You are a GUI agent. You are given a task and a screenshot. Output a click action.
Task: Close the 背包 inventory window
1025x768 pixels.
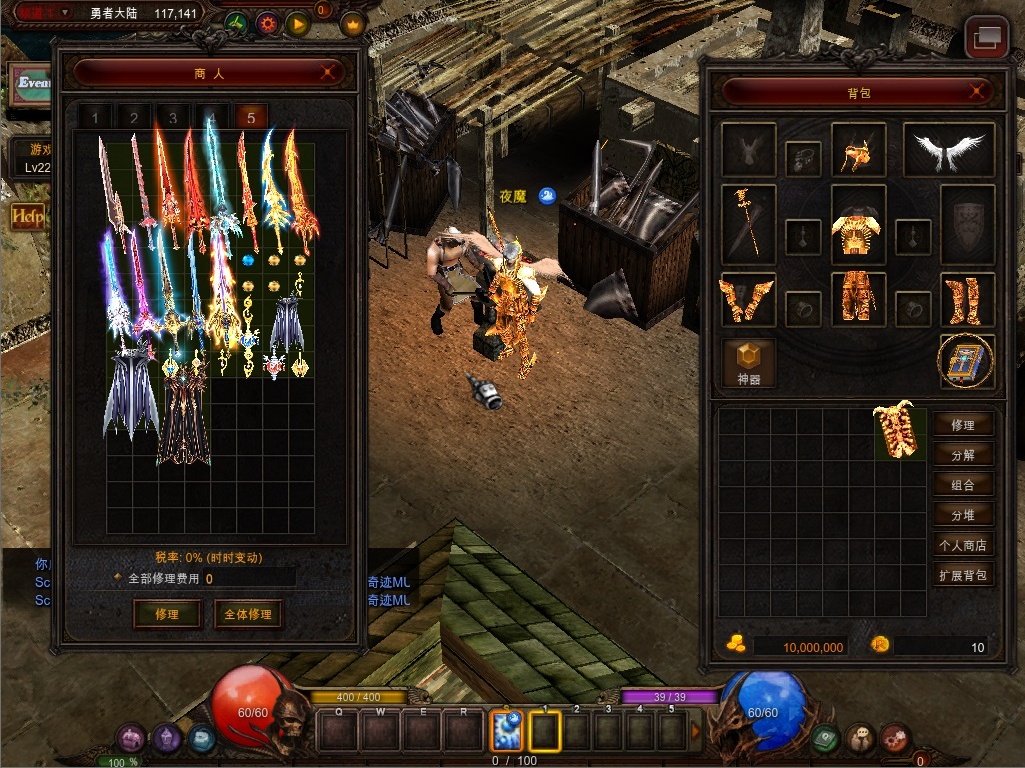pos(976,92)
